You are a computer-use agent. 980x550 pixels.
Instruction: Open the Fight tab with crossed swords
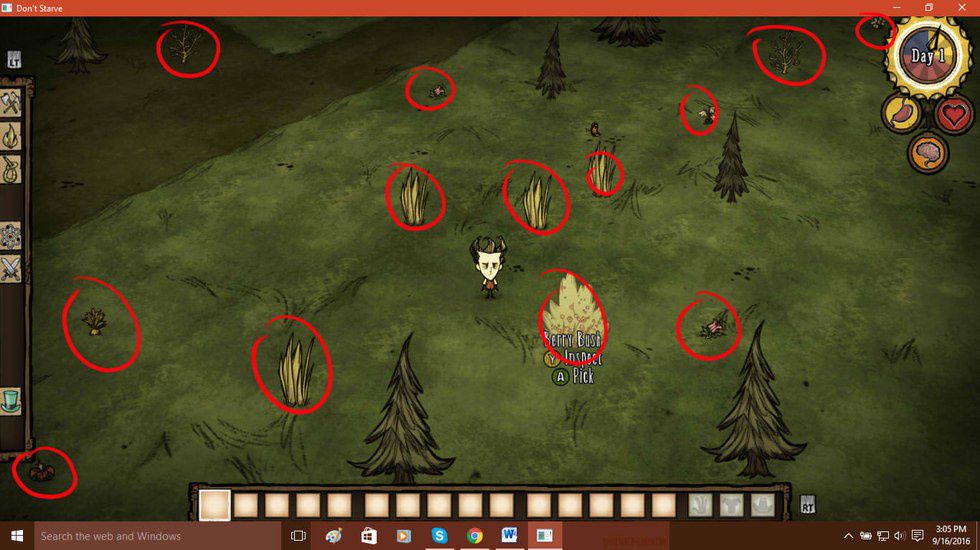(x=11, y=268)
